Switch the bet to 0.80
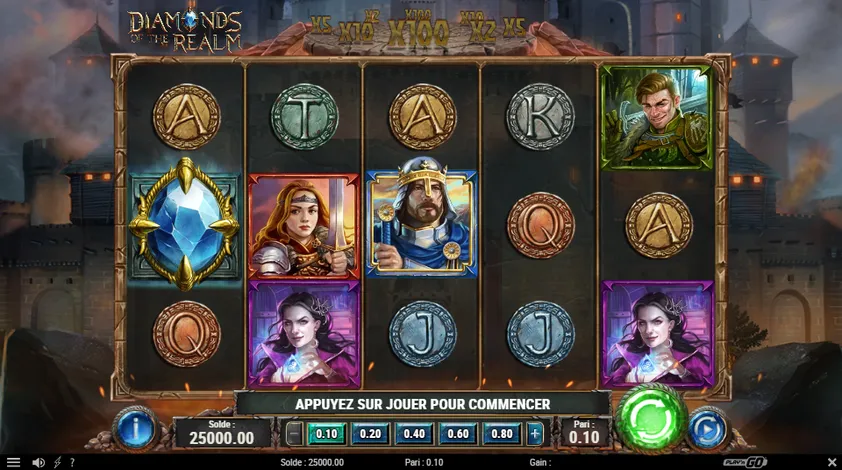The width and height of the screenshot is (842, 470). 500,433
